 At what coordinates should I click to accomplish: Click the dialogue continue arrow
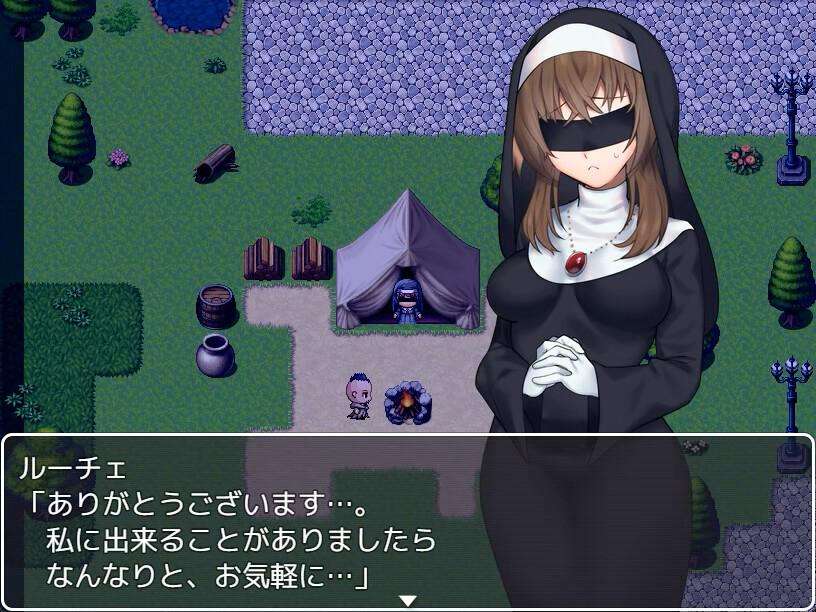point(407,600)
